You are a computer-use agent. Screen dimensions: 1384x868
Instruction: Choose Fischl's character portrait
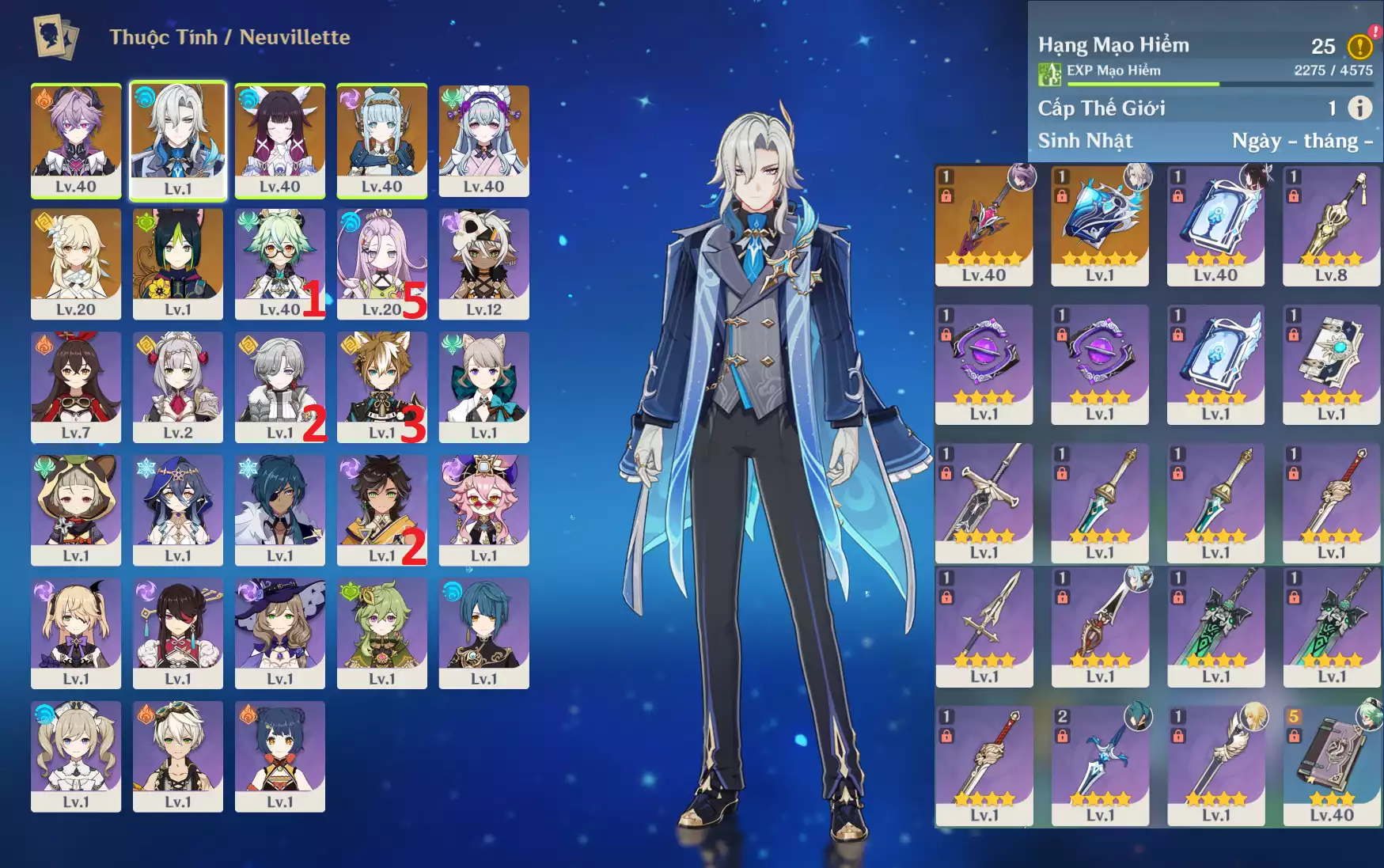pos(76,632)
